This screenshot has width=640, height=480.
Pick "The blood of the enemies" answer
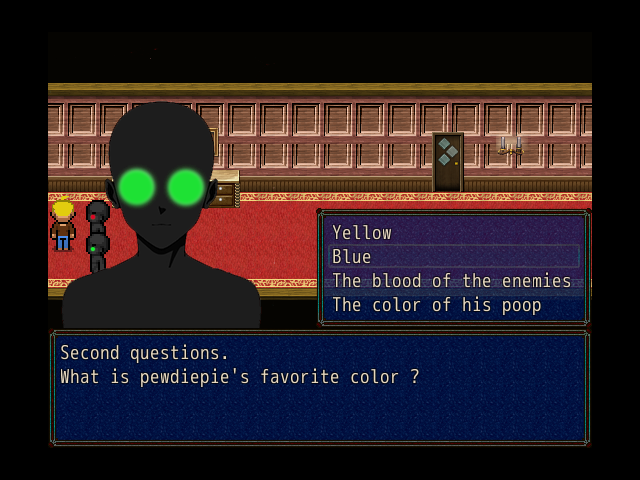(451, 281)
